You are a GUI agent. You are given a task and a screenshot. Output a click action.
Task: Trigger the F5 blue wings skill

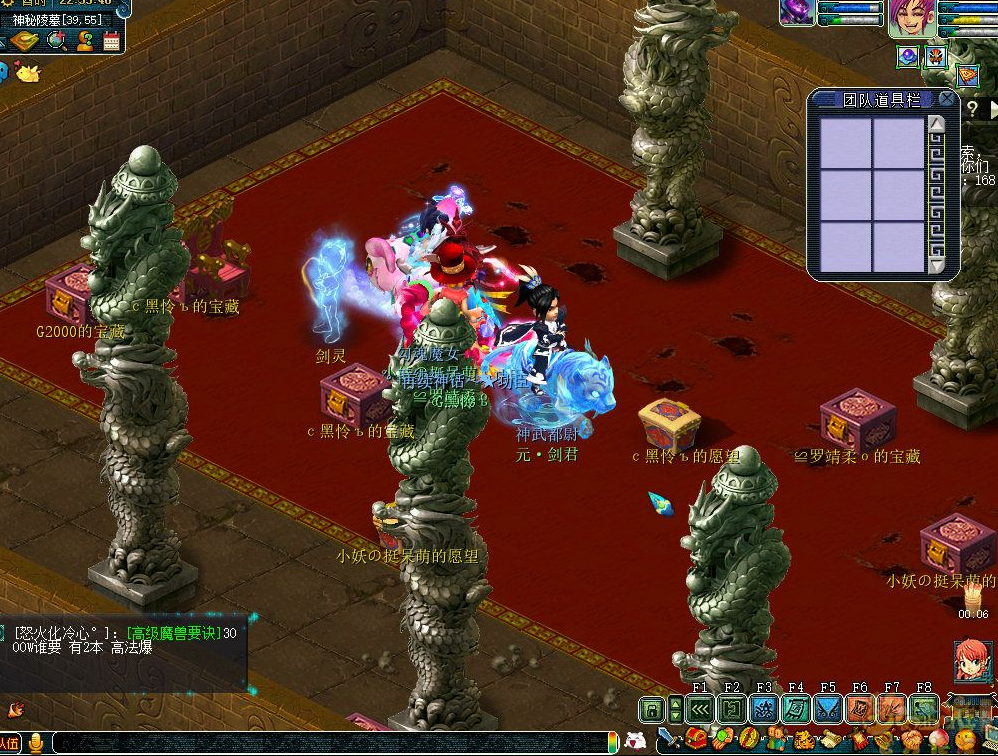(x=828, y=710)
